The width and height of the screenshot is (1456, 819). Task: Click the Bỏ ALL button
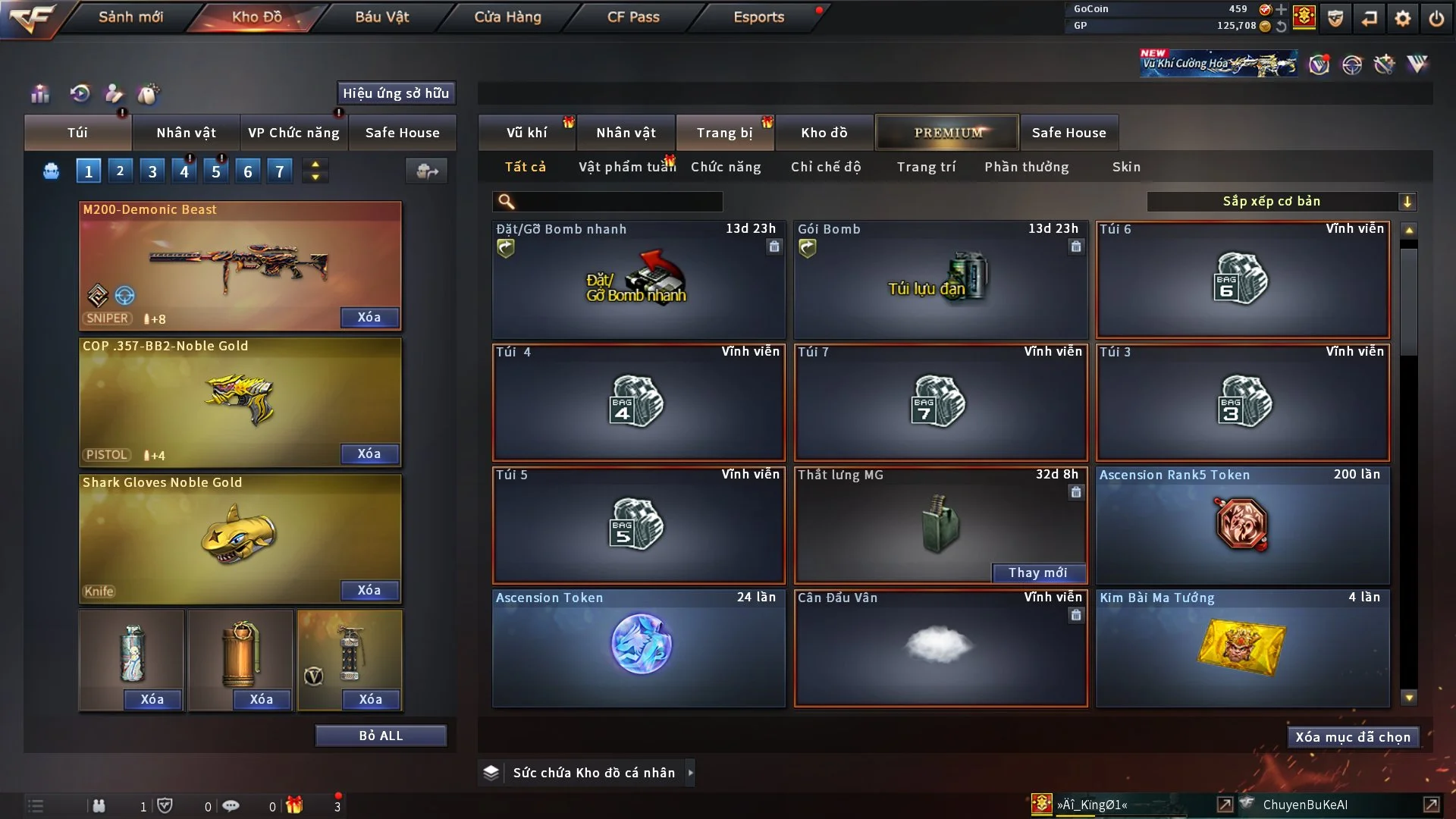tap(381, 736)
